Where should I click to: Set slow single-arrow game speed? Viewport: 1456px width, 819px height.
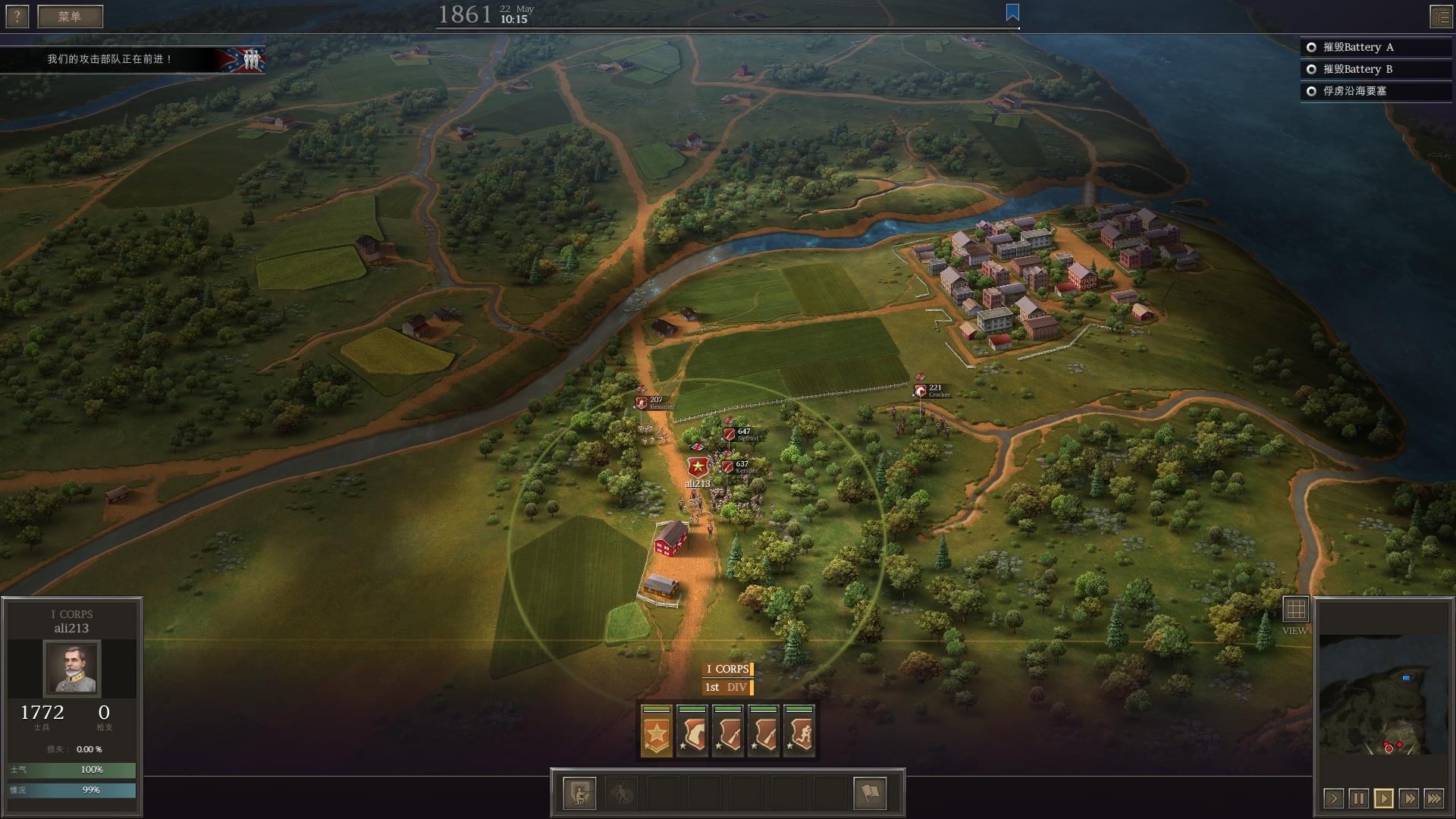[x=1333, y=799]
